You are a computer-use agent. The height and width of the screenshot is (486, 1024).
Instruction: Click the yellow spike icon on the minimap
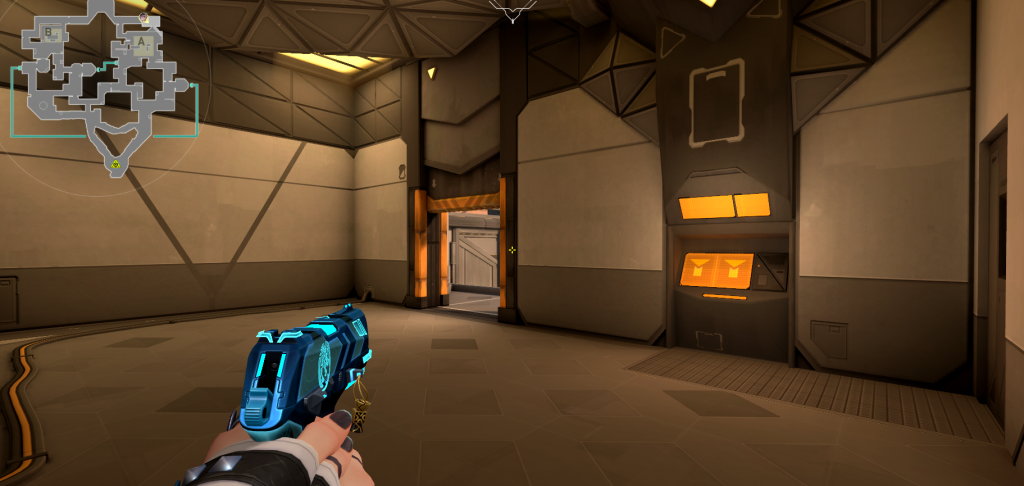(116, 163)
